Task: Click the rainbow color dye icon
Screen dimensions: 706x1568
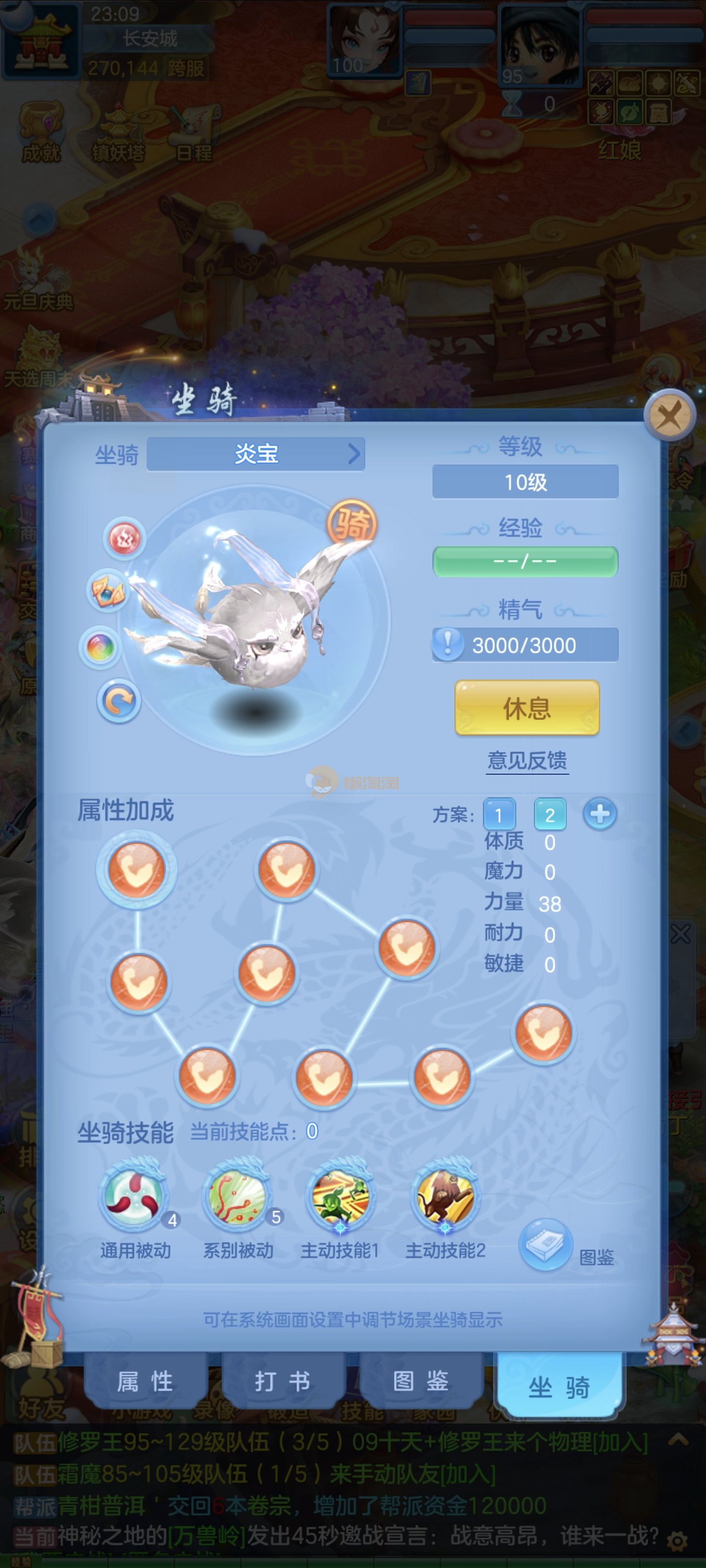Action: tap(101, 647)
